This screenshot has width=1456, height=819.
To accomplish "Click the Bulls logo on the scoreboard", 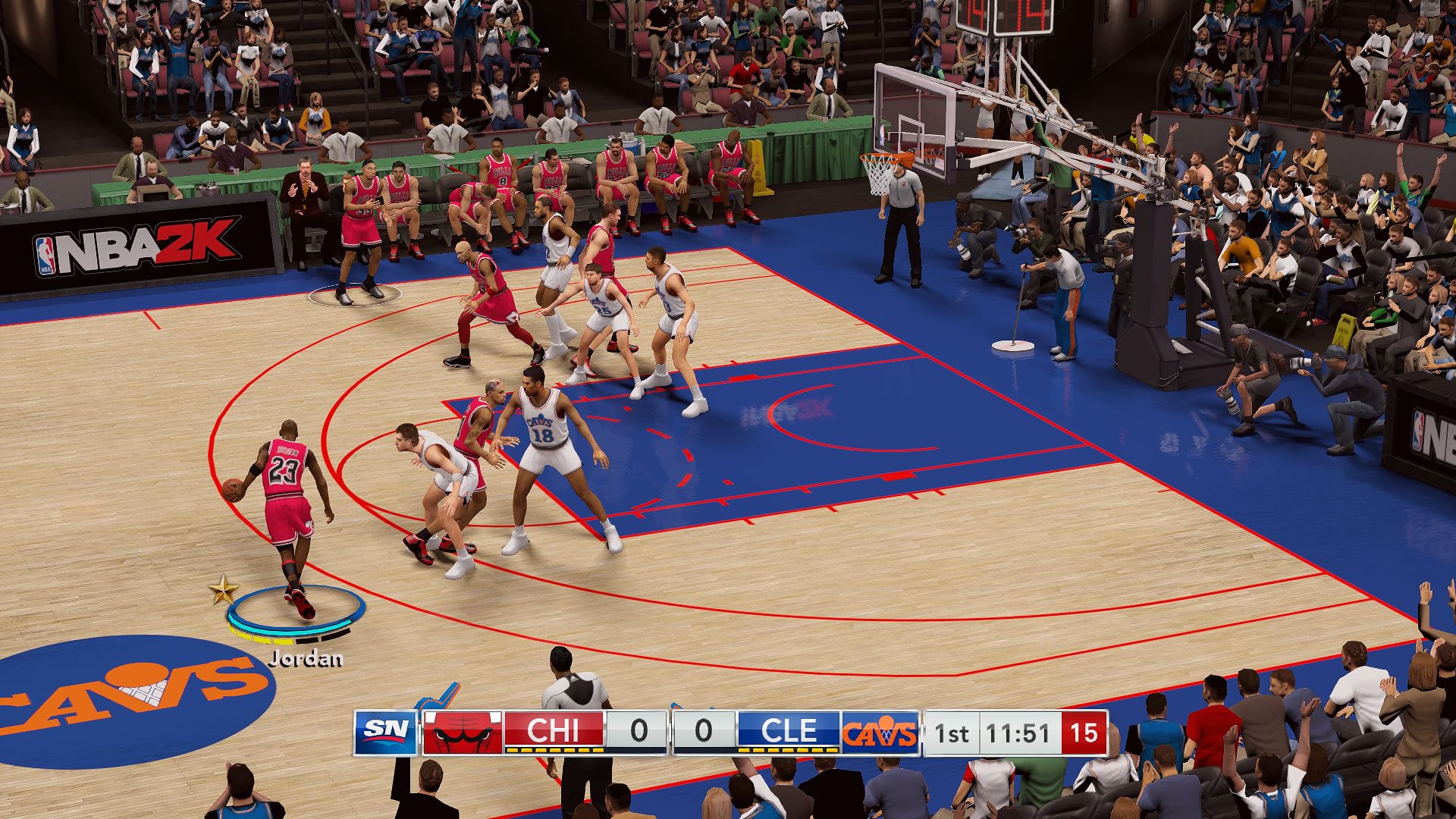I will (462, 733).
